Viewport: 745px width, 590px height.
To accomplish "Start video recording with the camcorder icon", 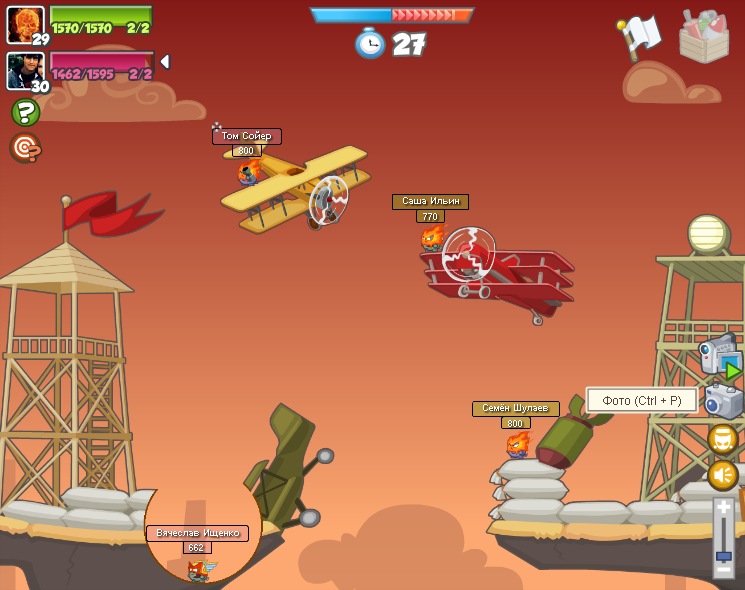I will point(720,356).
